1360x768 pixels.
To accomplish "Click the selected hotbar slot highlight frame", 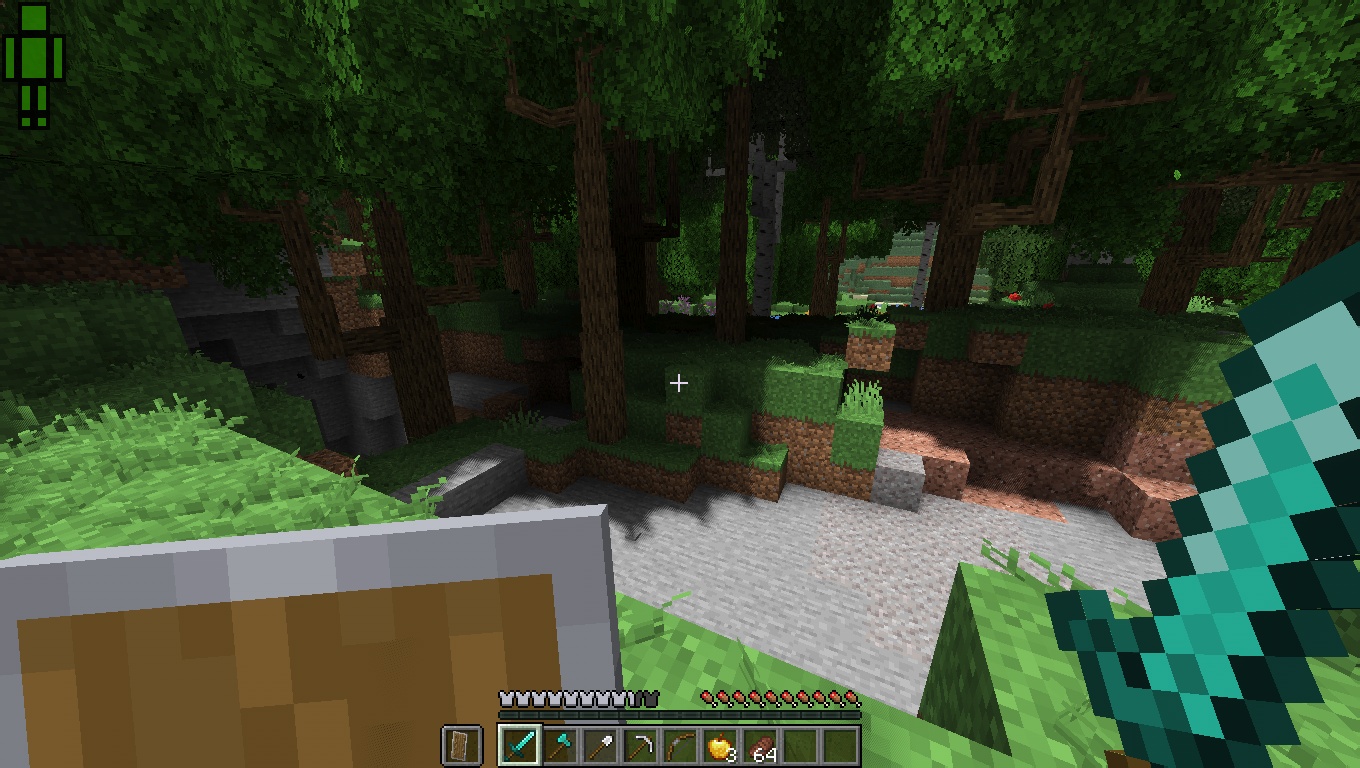I will pos(518,747).
